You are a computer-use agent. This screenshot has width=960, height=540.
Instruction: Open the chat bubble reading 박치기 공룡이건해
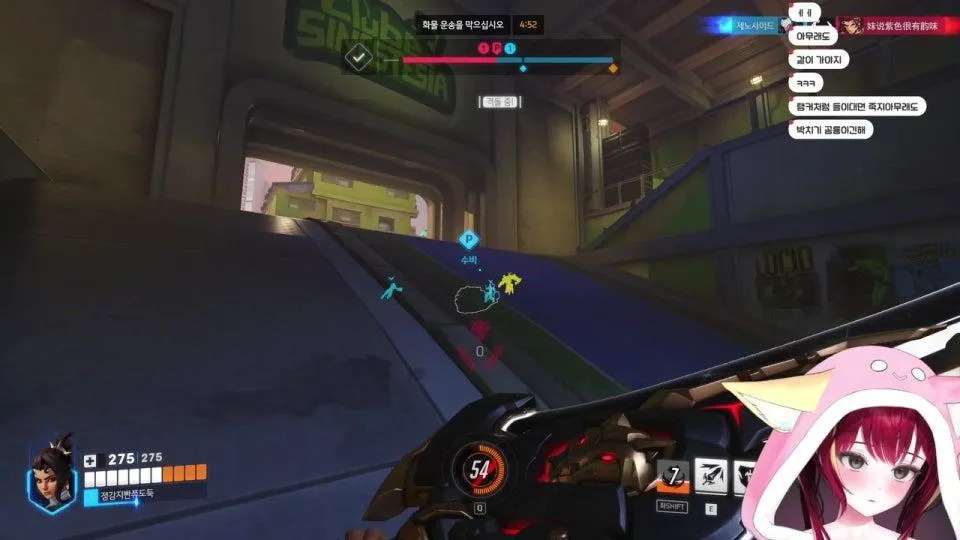pyautogui.click(x=830, y=129)
